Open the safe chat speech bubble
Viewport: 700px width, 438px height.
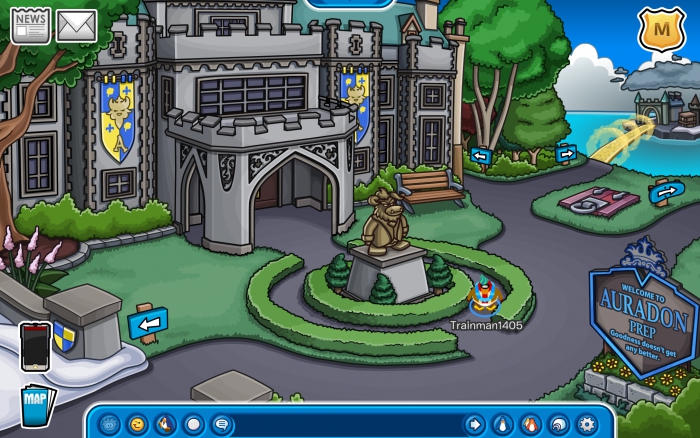click(x=221, y=424)
